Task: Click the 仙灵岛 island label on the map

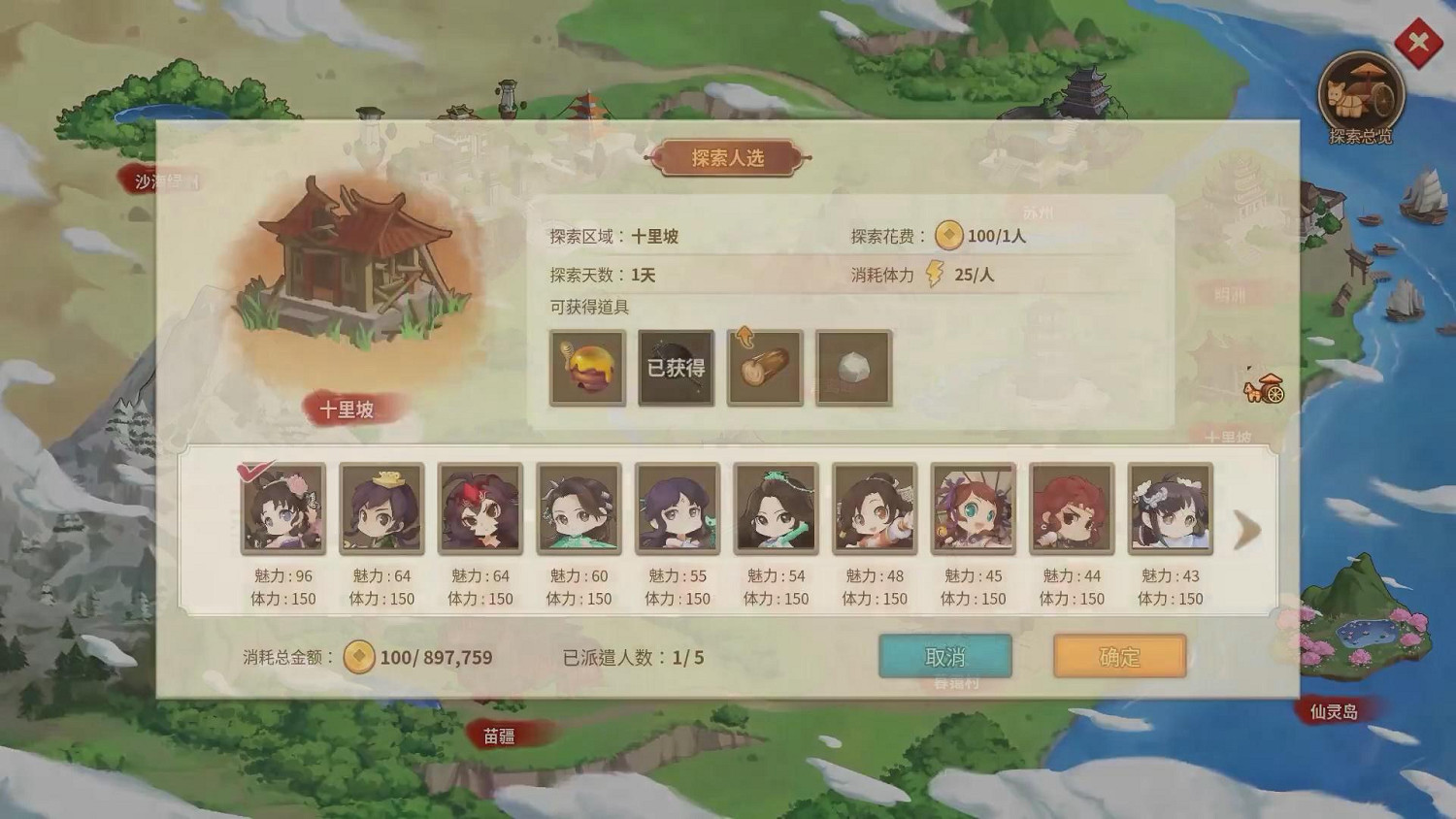Action: 1332,709
